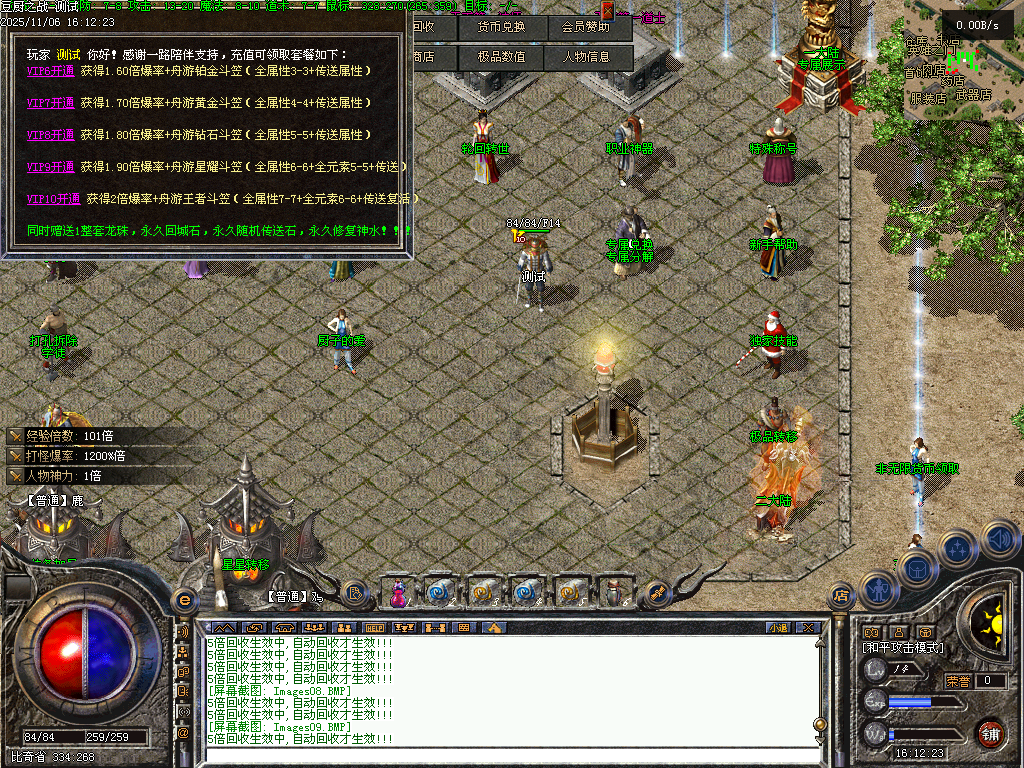This screenshot has height=768, width=1024.
Task: Choose the VIP8开通 option
Action: click(x=51, y=135)
